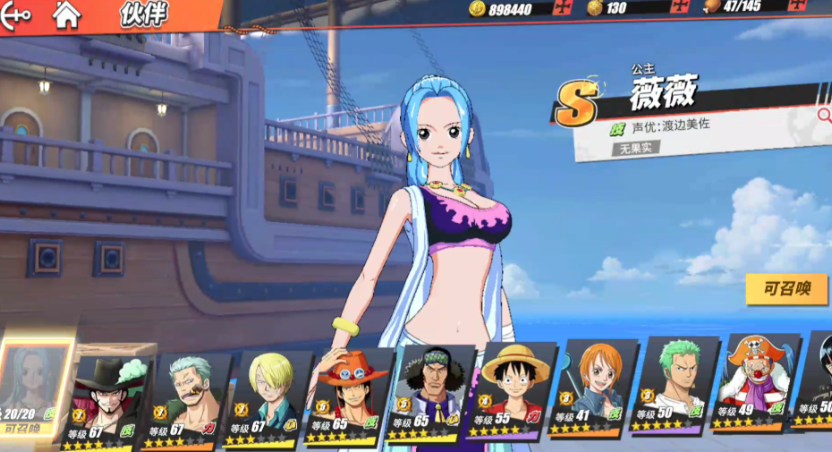
Task: Go back using the anchor icon
Action: coord(17,14)
